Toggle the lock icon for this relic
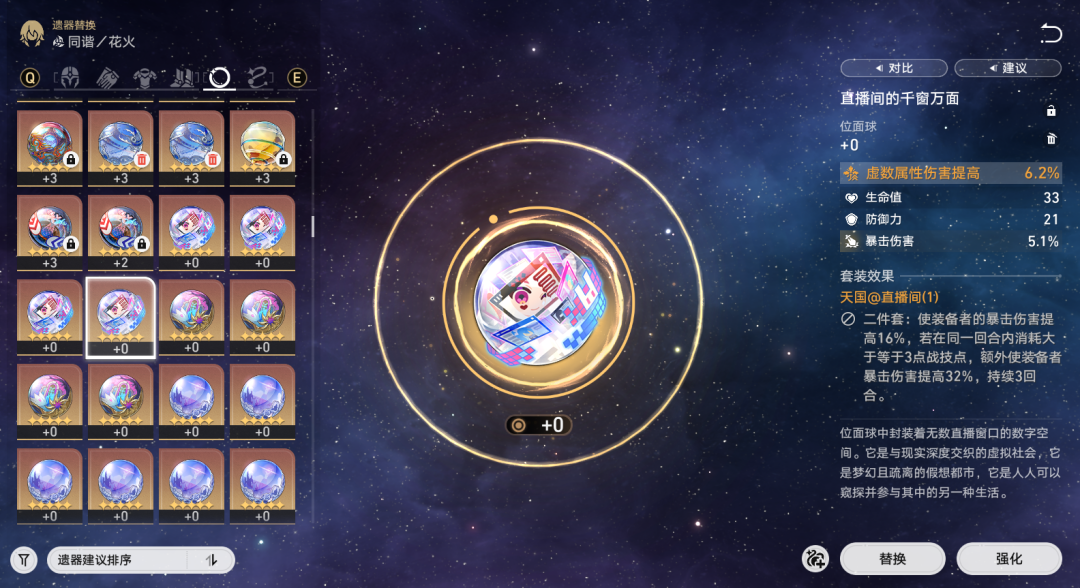Image resolution: width=1080 pixels, height=588 pixels. pyautogui.click(x=1051, y=111)
